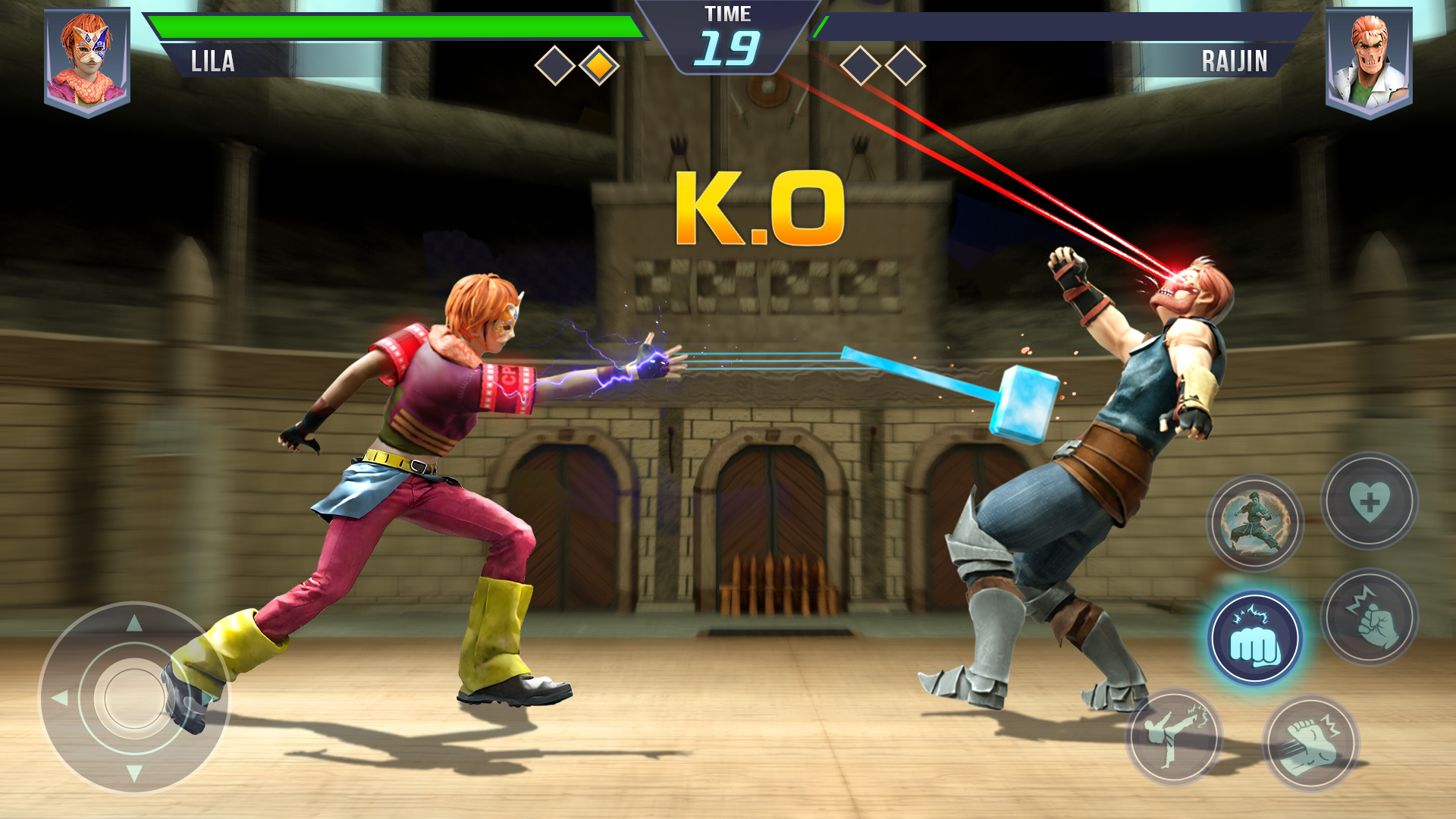1456x819 pixels.
Task: Tap the glowing punch fist button
Action: 1255,639
